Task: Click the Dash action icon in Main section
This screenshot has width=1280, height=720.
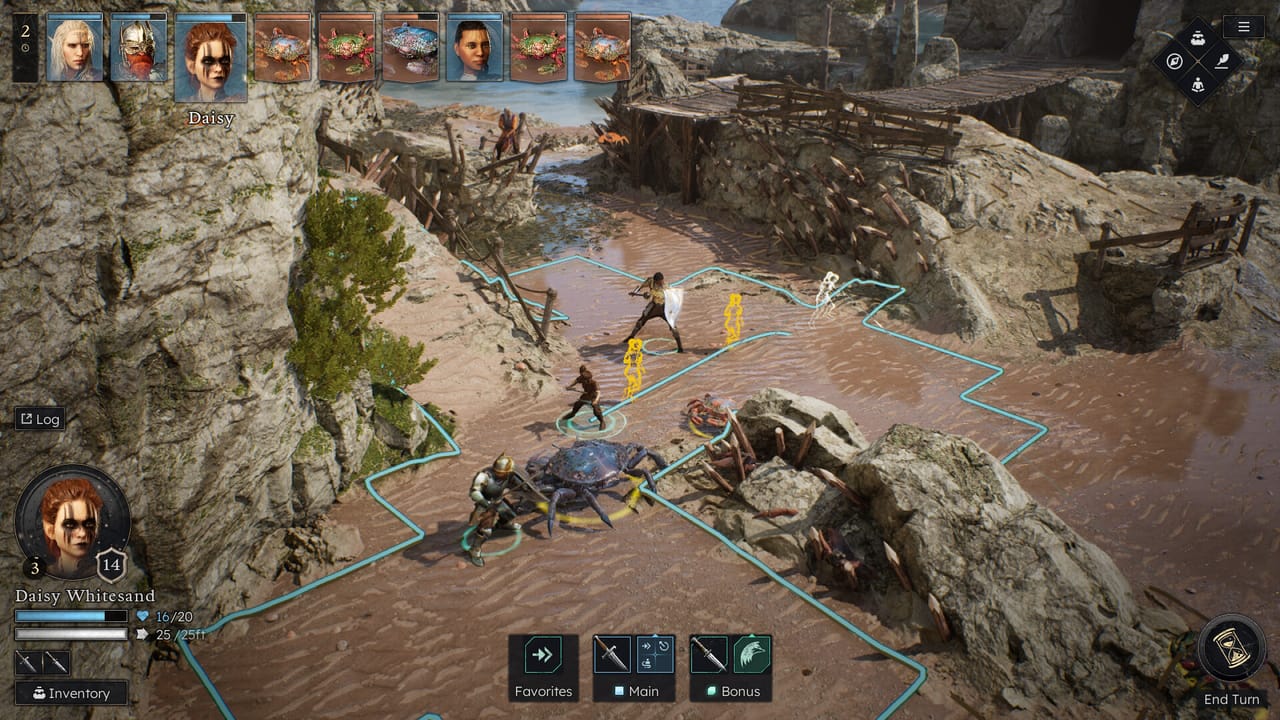Action: [x=648, y=645]
